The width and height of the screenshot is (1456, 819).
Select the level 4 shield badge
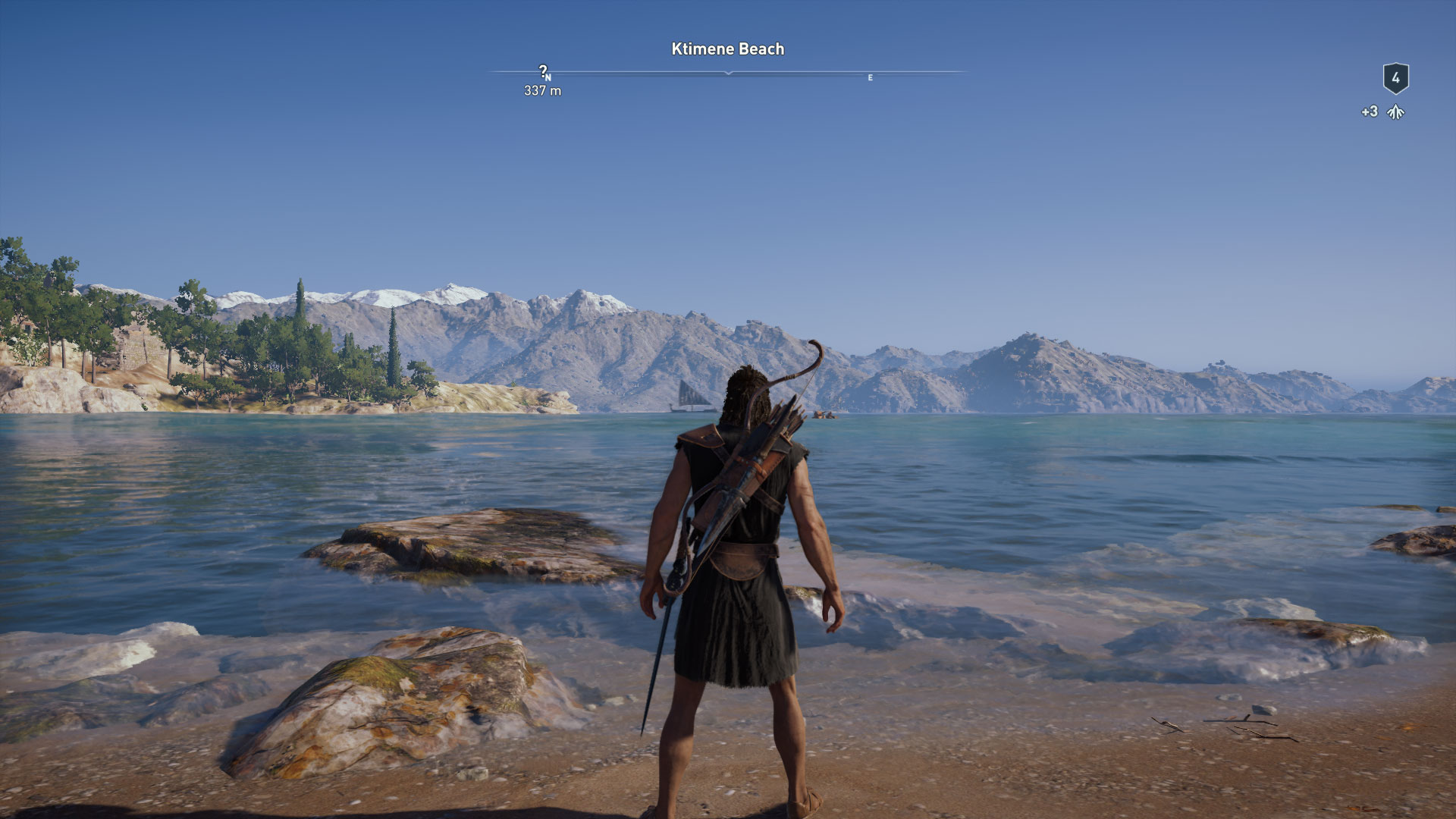pyautogui.click(x=1395, y=78)
